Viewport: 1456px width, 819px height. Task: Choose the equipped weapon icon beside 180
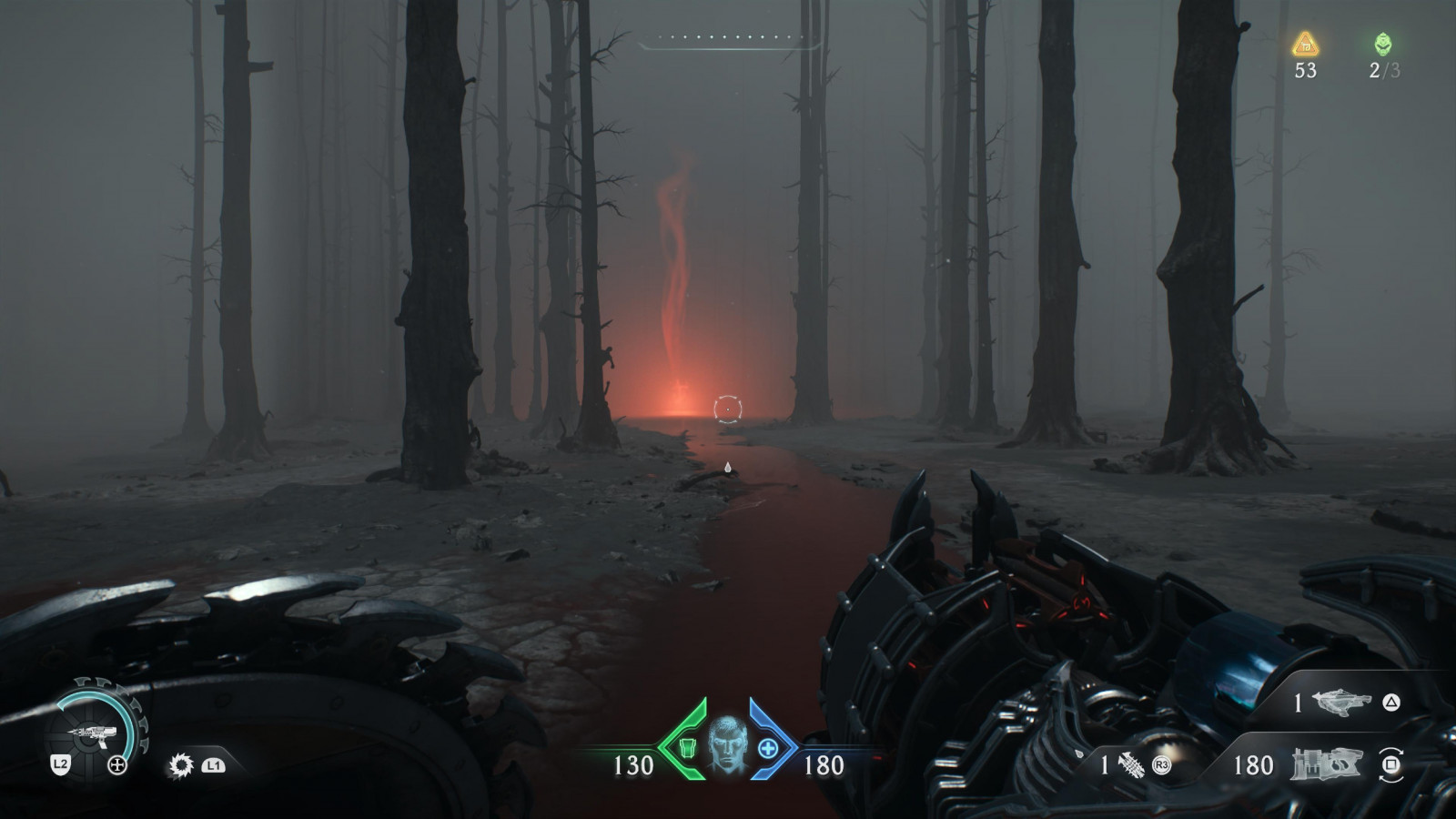coord(1326,764)
